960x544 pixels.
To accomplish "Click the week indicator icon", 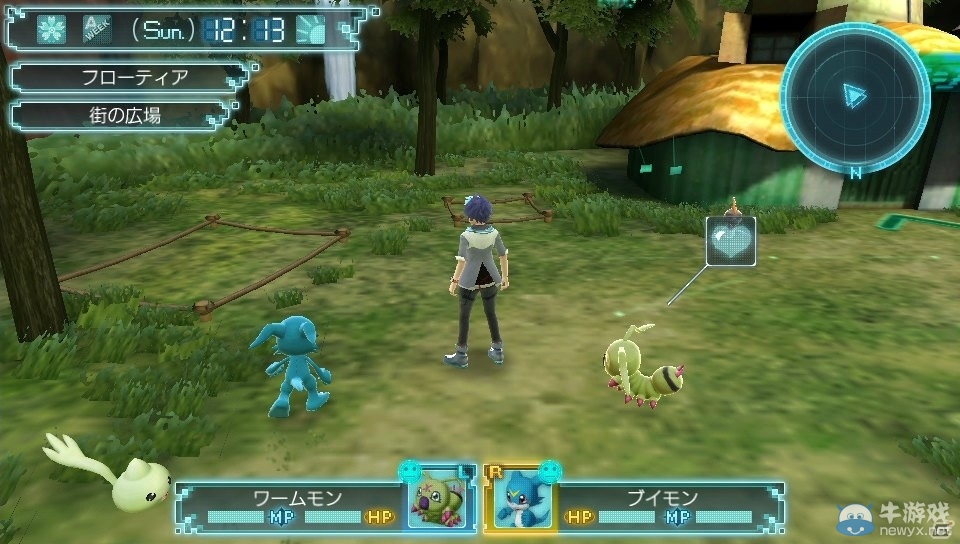I will pyautogui.click(x=97, y=29).
